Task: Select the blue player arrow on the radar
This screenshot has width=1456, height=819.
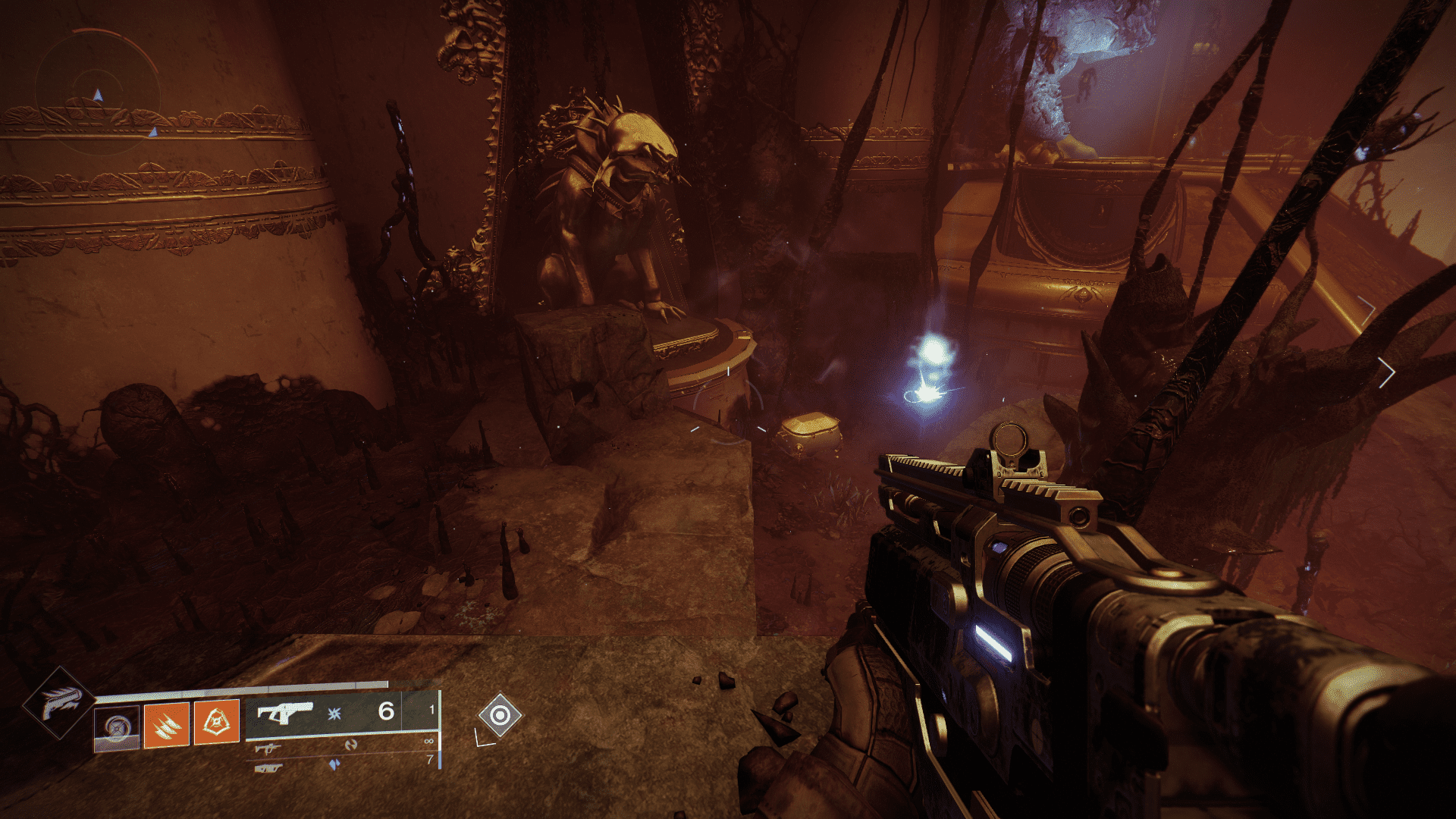Action: tap(98, 96)
